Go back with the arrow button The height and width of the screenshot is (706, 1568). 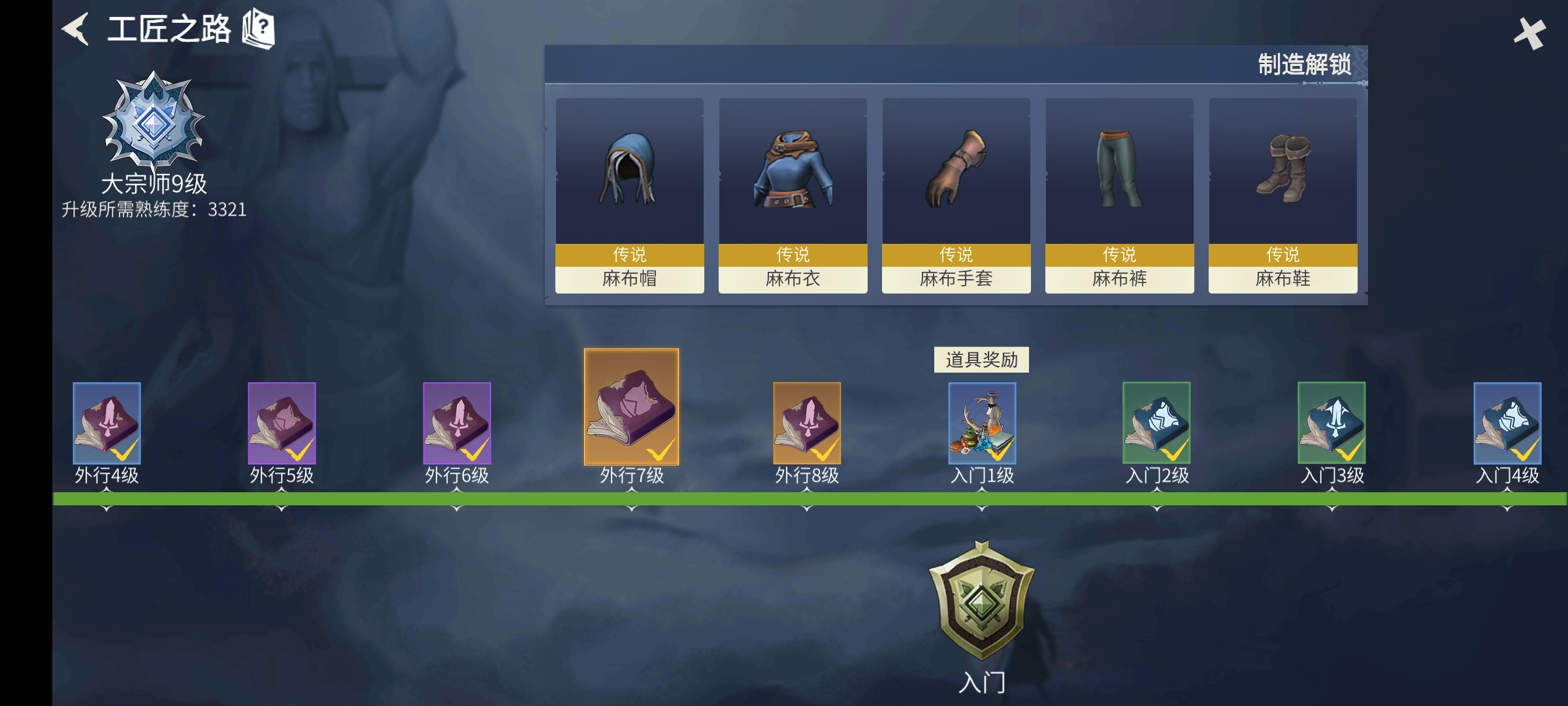click(76, 29)
